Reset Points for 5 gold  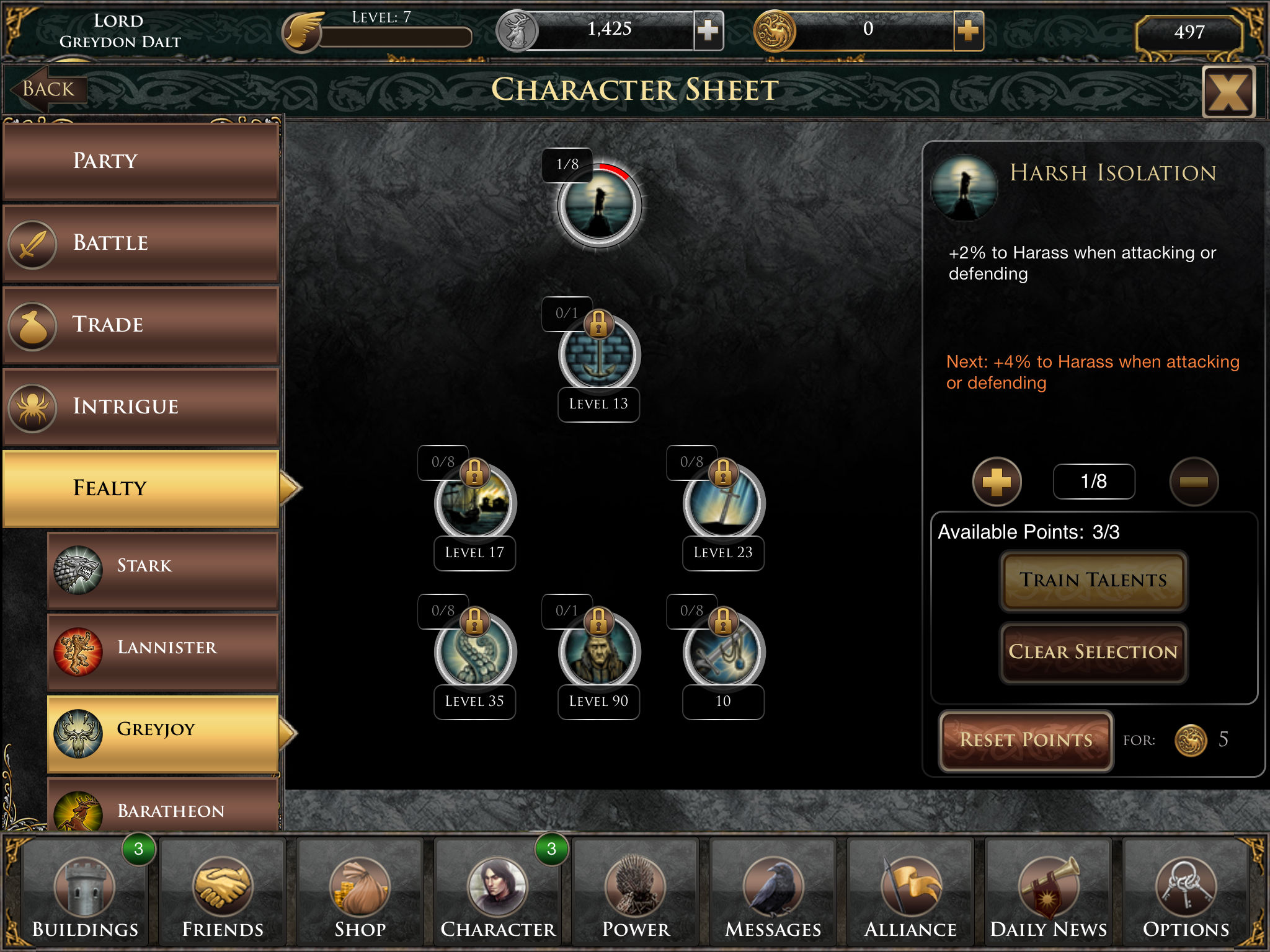(x=1026, y=741)
